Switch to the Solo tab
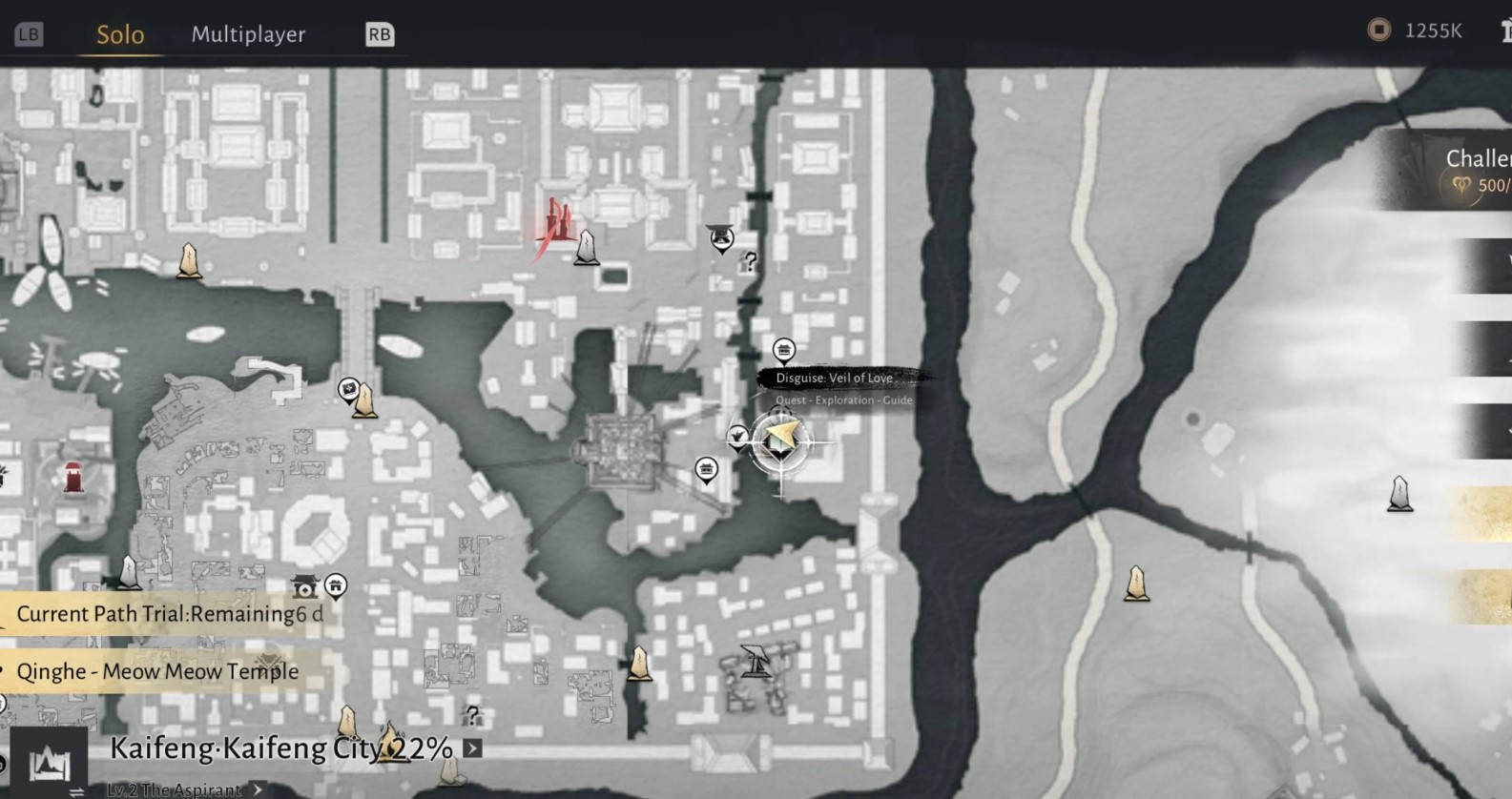 (120, 34)
